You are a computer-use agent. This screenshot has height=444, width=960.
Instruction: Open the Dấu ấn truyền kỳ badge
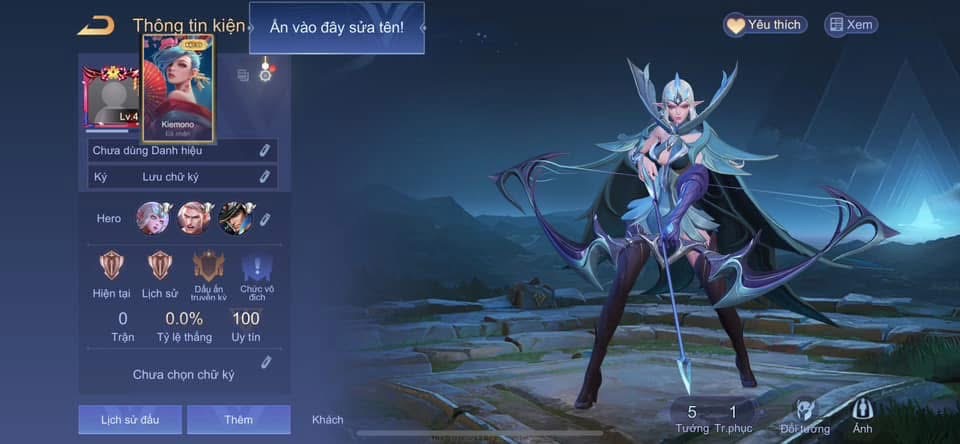pos(210,266)
